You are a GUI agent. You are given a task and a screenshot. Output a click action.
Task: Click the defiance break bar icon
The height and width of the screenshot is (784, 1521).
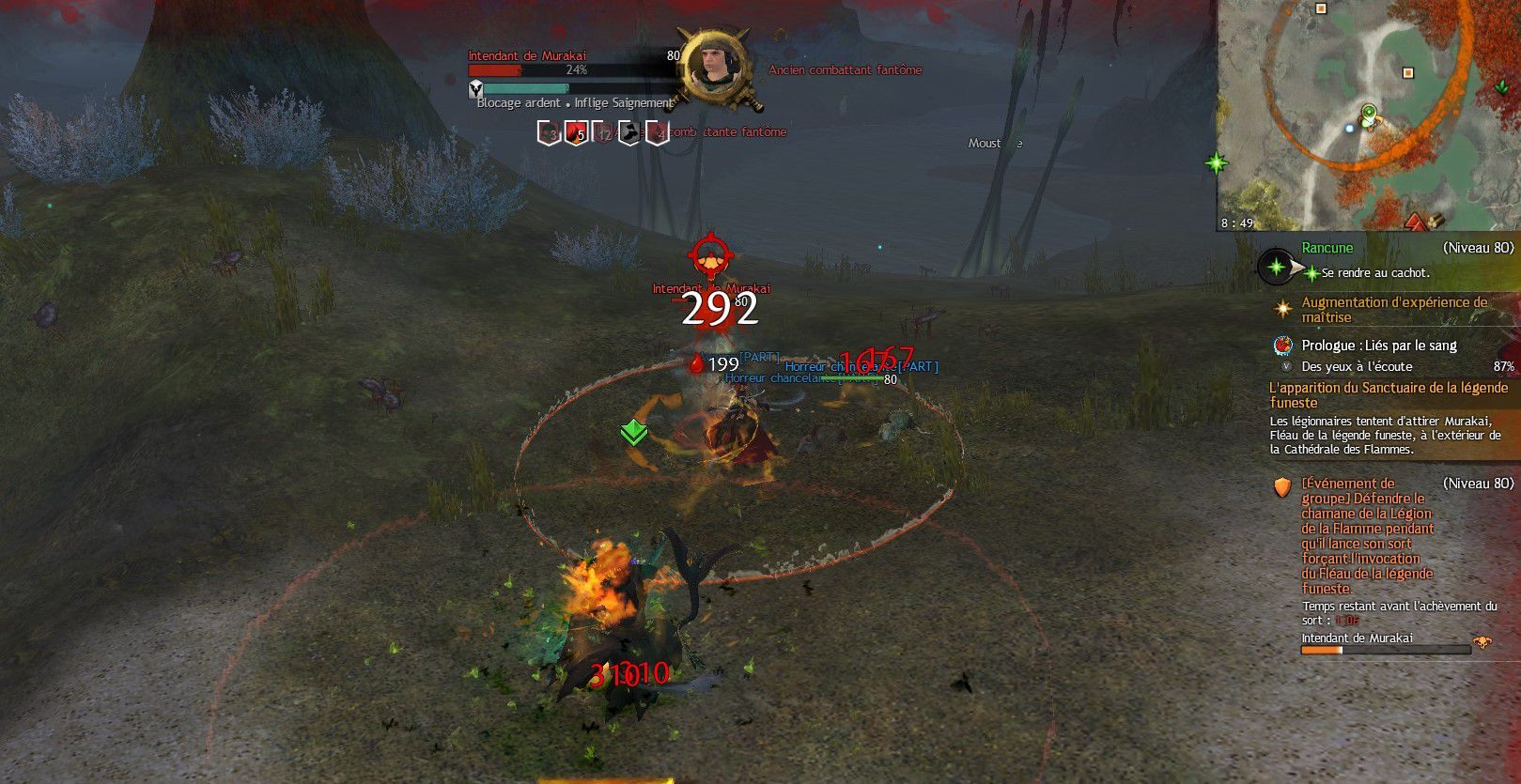[x=474, y=87]
